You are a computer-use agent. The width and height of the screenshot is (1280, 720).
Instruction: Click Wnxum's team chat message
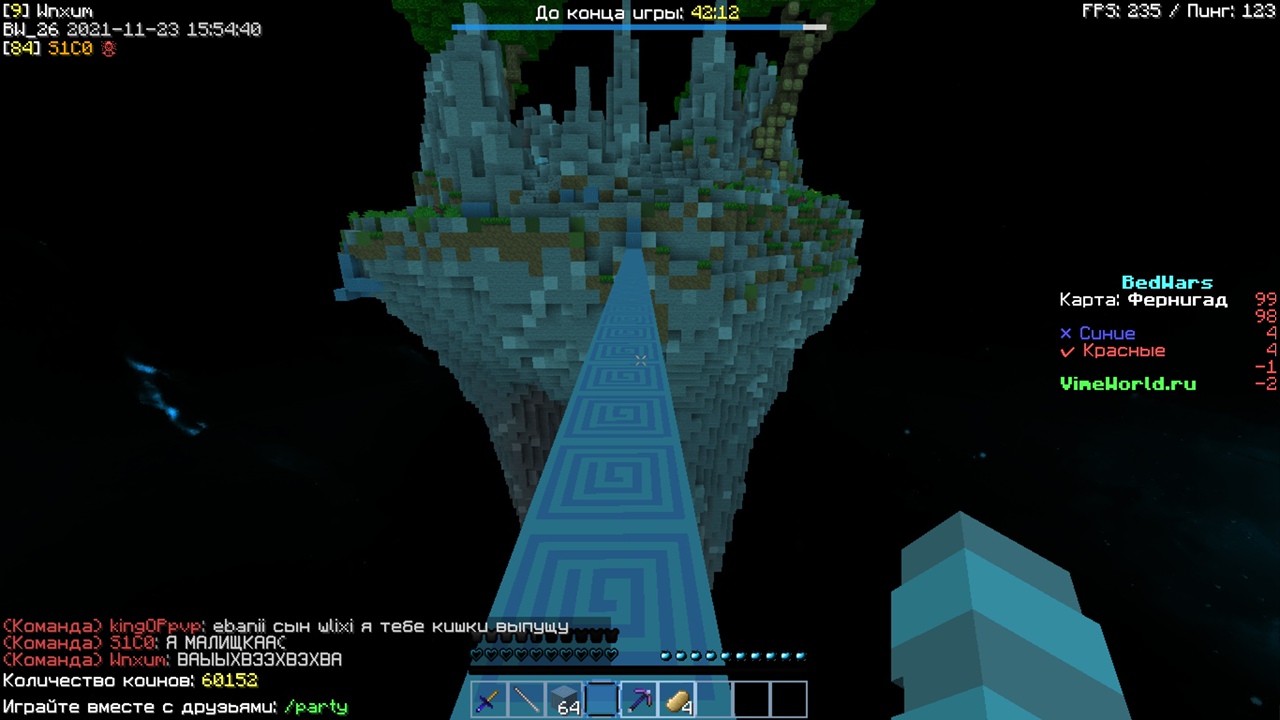click(259, 660)
